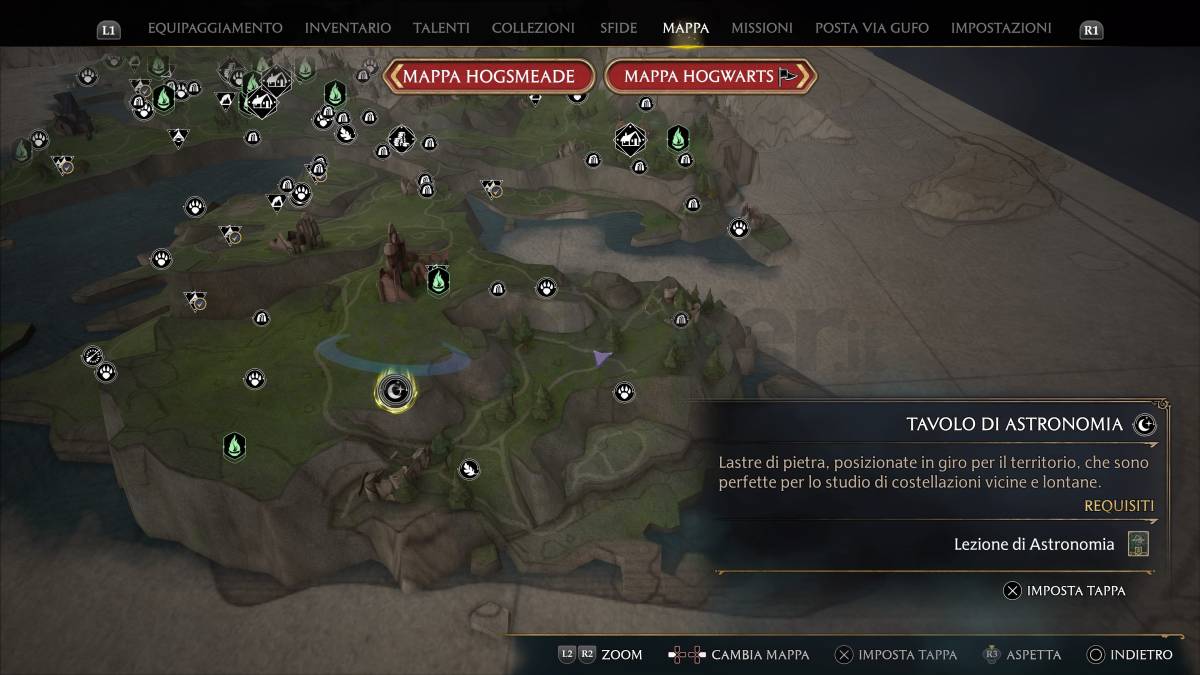Switch to the Inventario tab
This screenshot has width=1200, height=675.
(x=348, y=28)
